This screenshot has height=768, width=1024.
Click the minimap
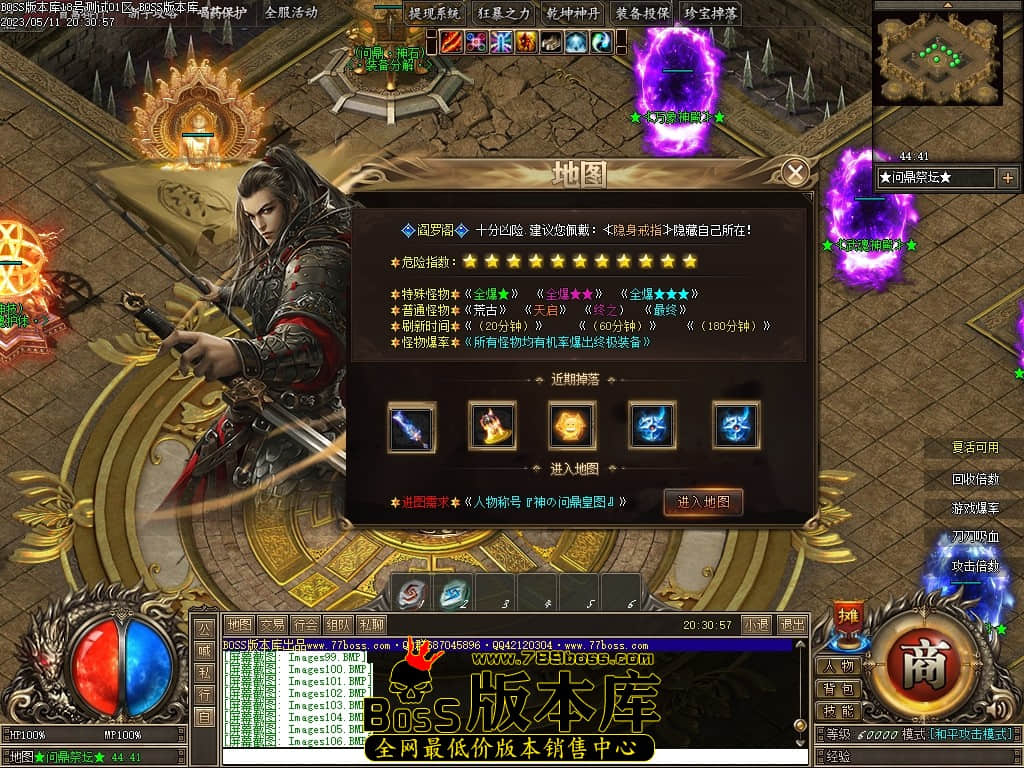pyautogui.click(x=937, y=58)
